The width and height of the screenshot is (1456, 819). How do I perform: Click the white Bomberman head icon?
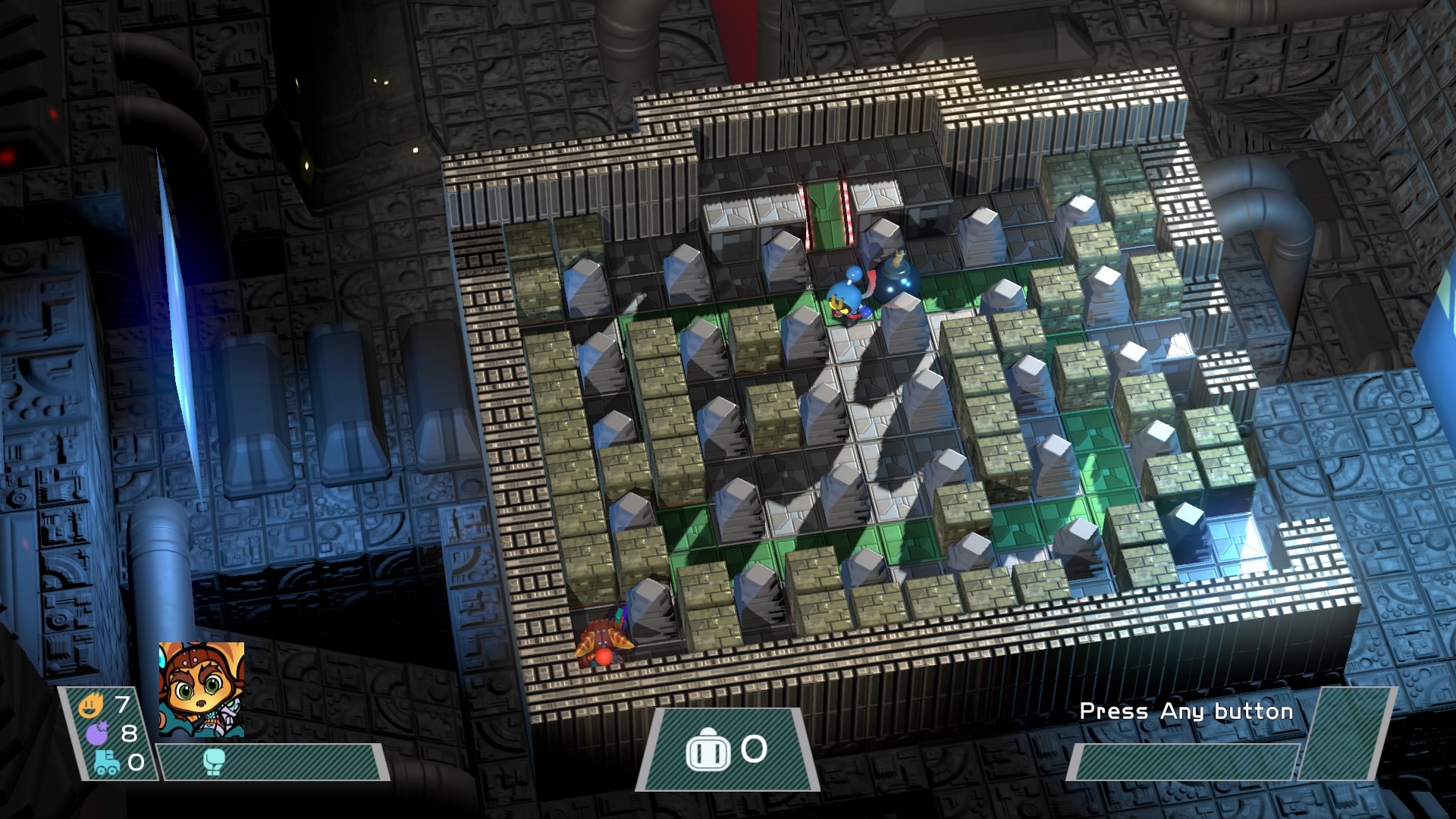click(x=707, y=752)
